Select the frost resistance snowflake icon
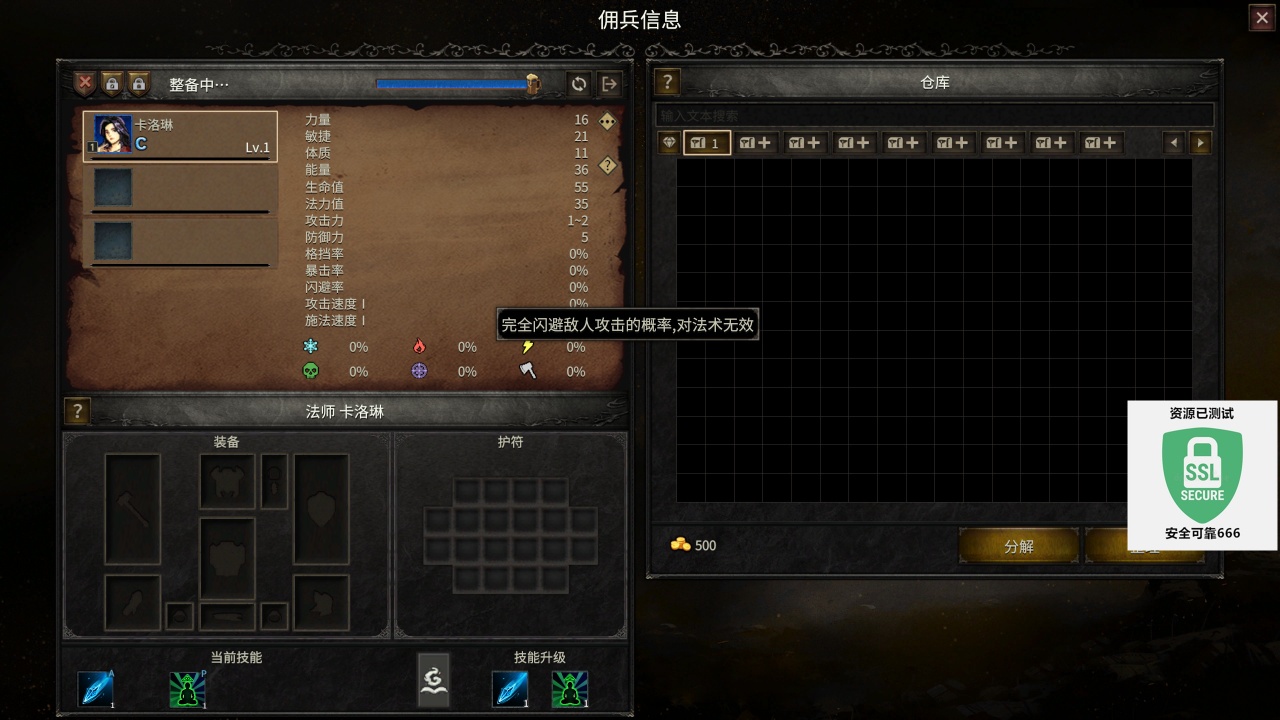Image resolution: width=1280 pixels, height=720 pixels. point(311,346)
